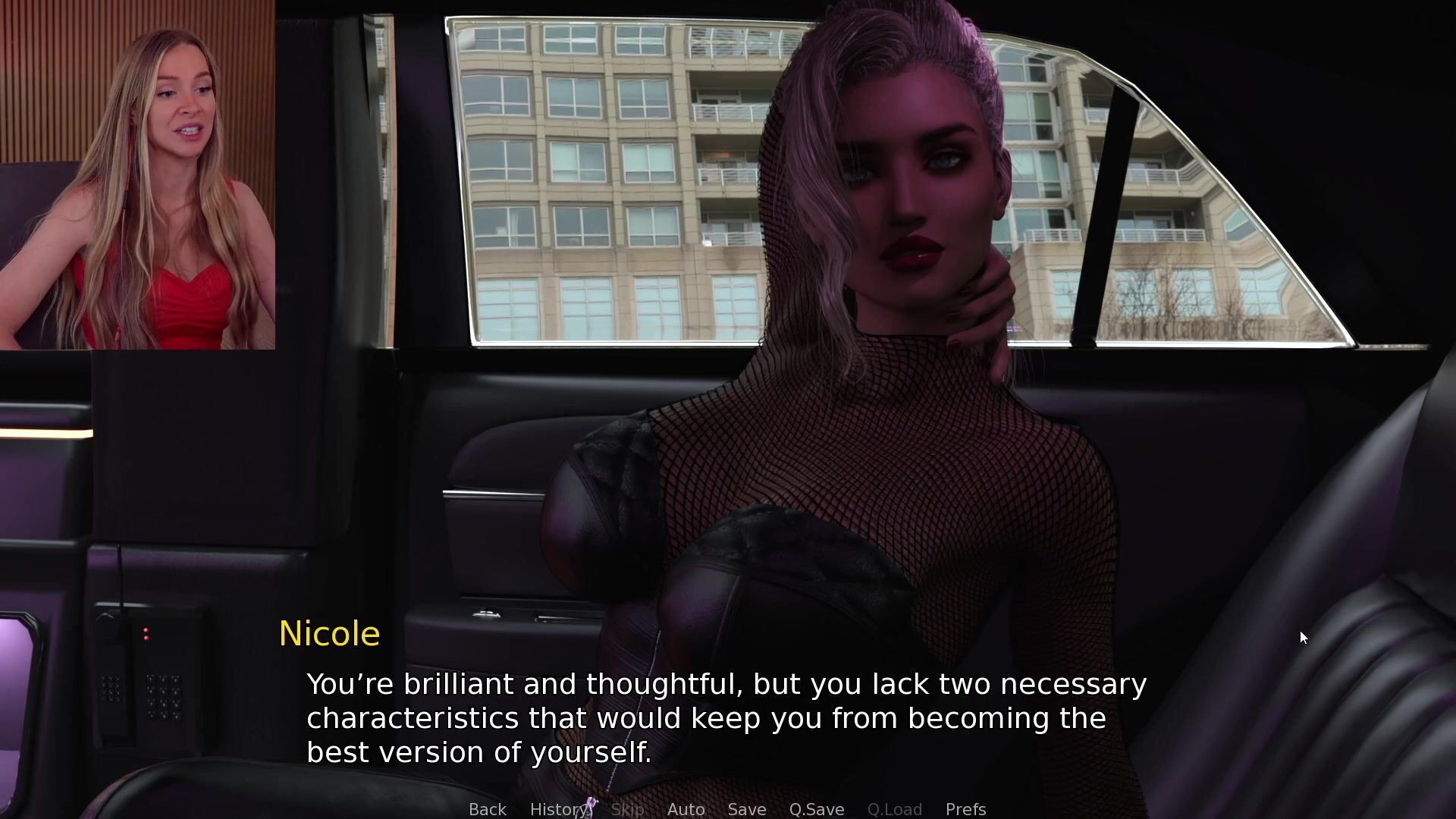Image resolution: width=1456 pixels, height=819 pixels.
Task: Click Q.Load to quick load
Action: (894, 809)
